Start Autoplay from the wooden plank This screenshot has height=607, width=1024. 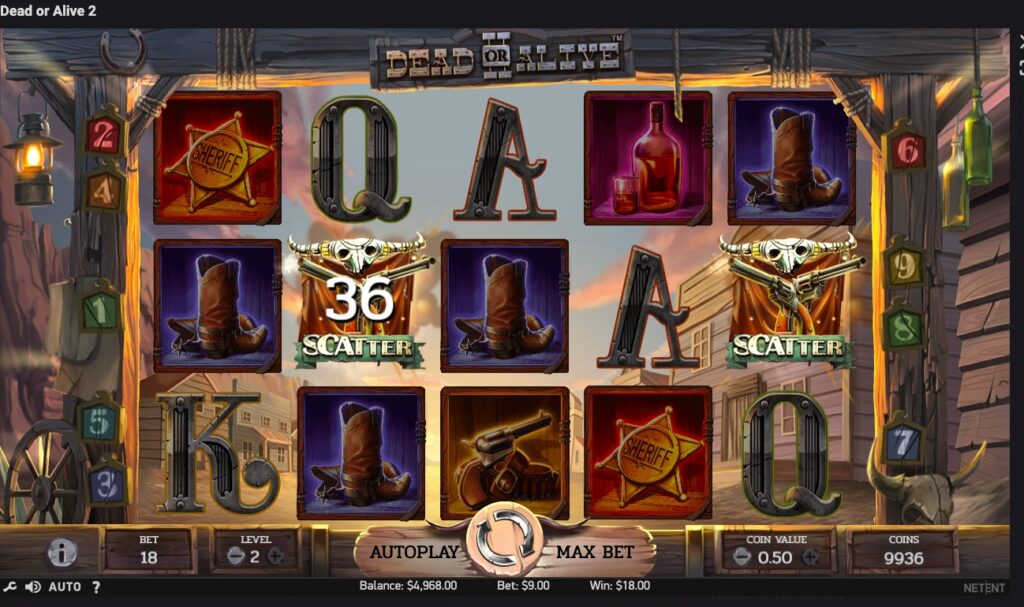(x=414, y=551)
